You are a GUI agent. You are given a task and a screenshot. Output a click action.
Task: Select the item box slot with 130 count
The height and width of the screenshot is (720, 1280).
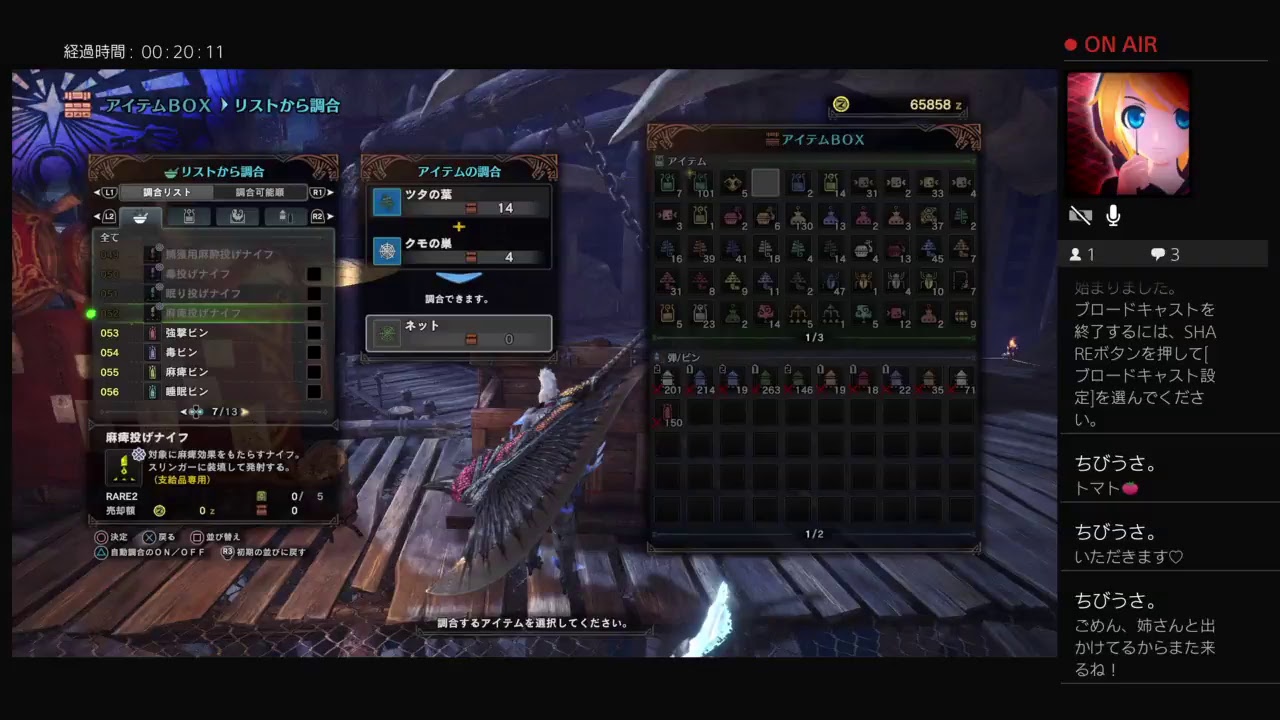pyautogui.click(x=797, y=216)
